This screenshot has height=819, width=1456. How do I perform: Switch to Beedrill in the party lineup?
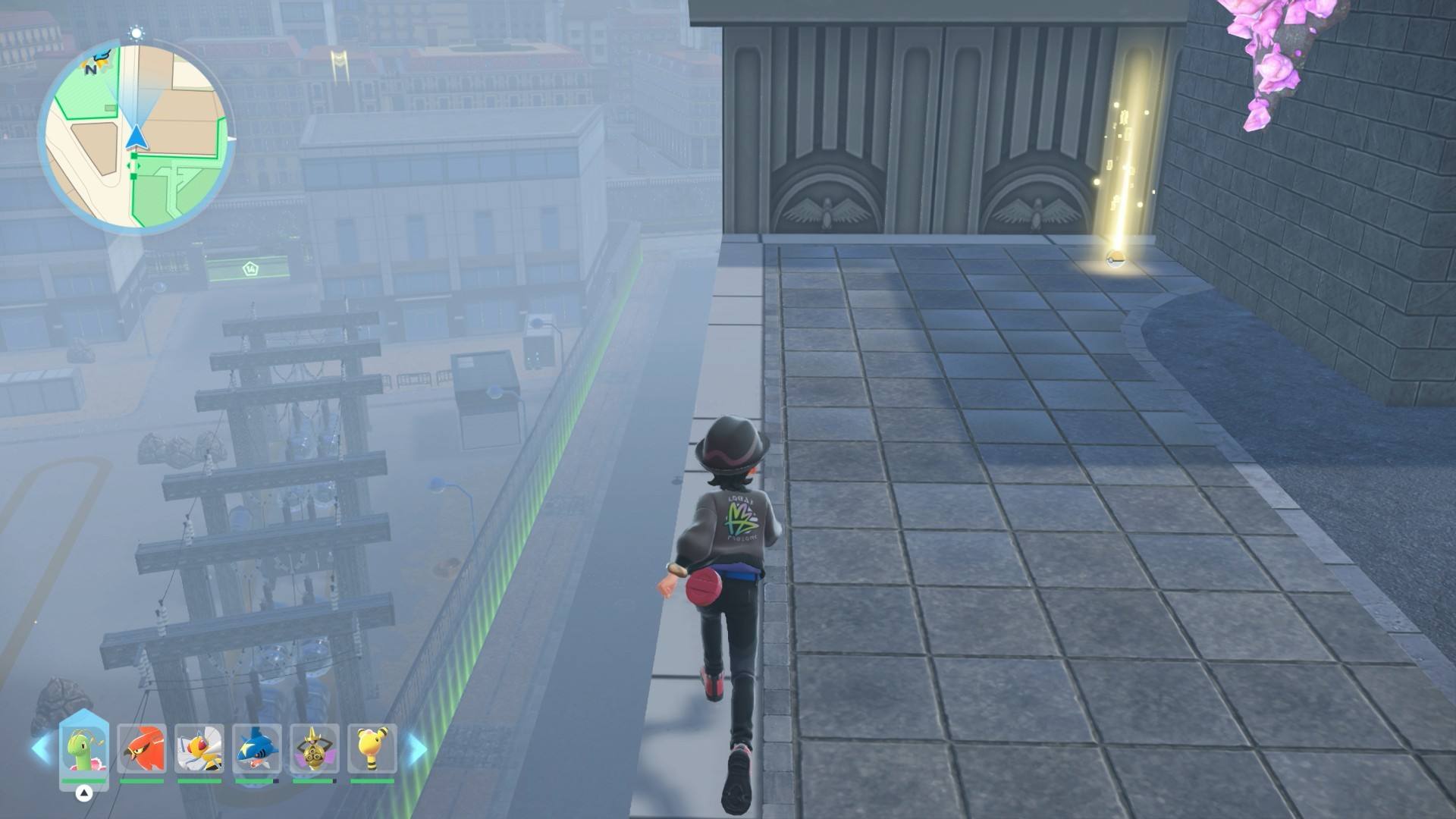[199, 748]
